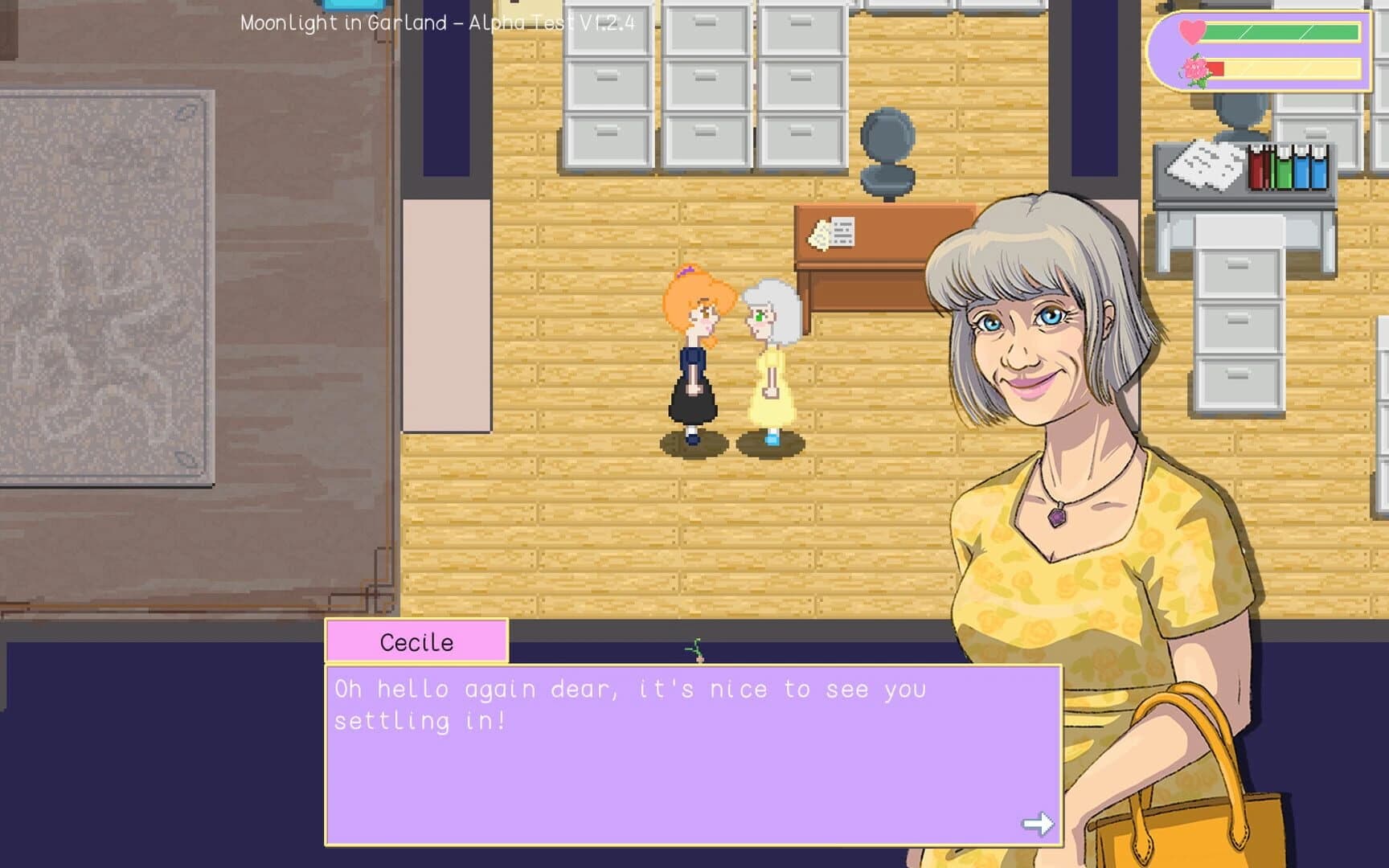Select the office chair behind the desk
The image size is (1389, 868).
(x=887, y=153)
